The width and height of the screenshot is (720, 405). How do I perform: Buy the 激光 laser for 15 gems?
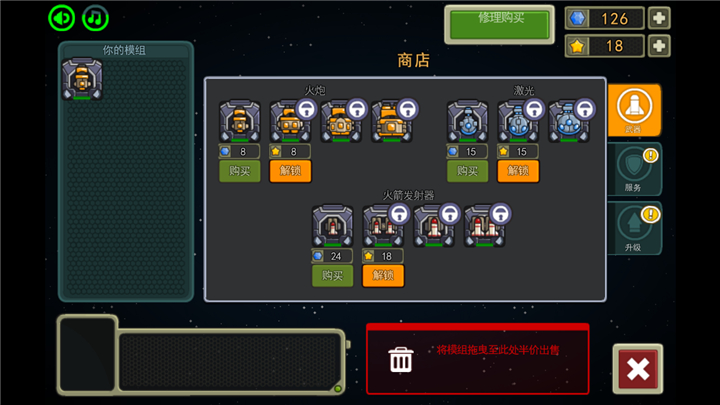pos(467,171)
